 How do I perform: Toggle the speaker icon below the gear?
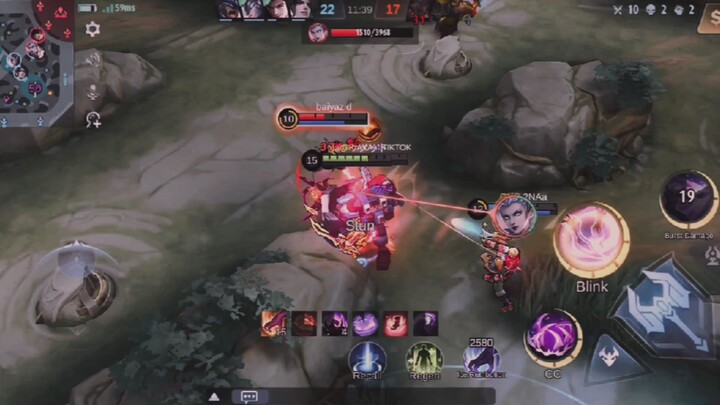point(92,60)
